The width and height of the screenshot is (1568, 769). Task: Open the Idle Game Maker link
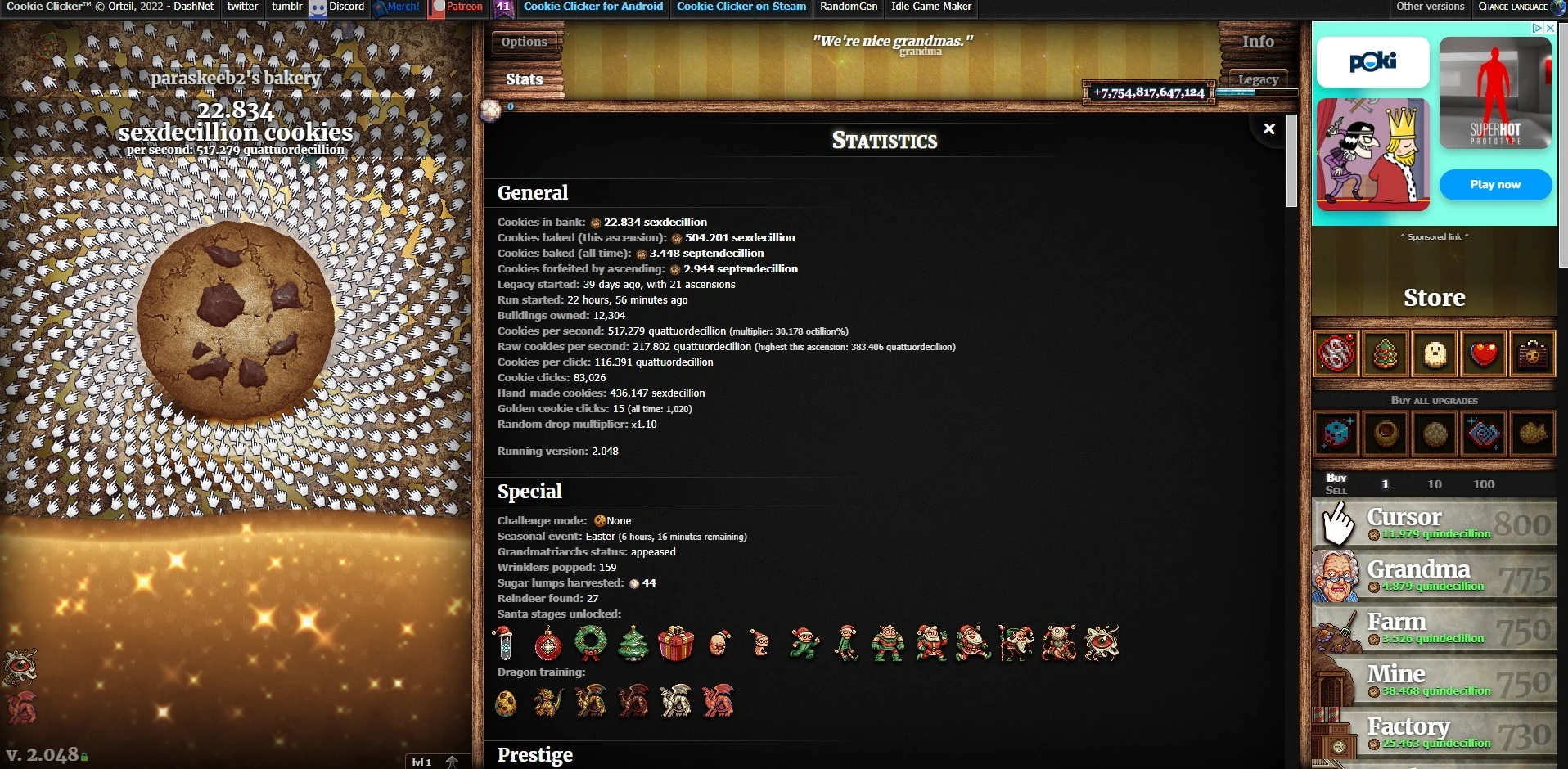coord(930,7)
